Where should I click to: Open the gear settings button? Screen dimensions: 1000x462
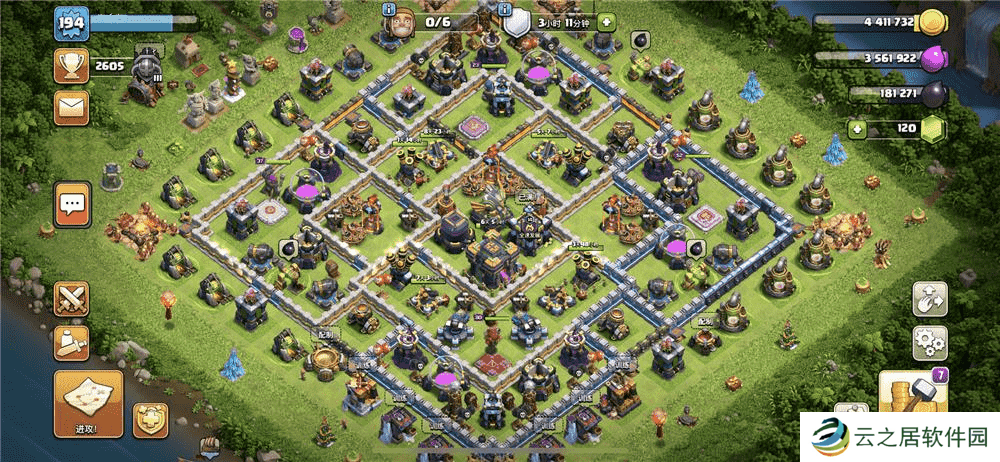(930, 343)
